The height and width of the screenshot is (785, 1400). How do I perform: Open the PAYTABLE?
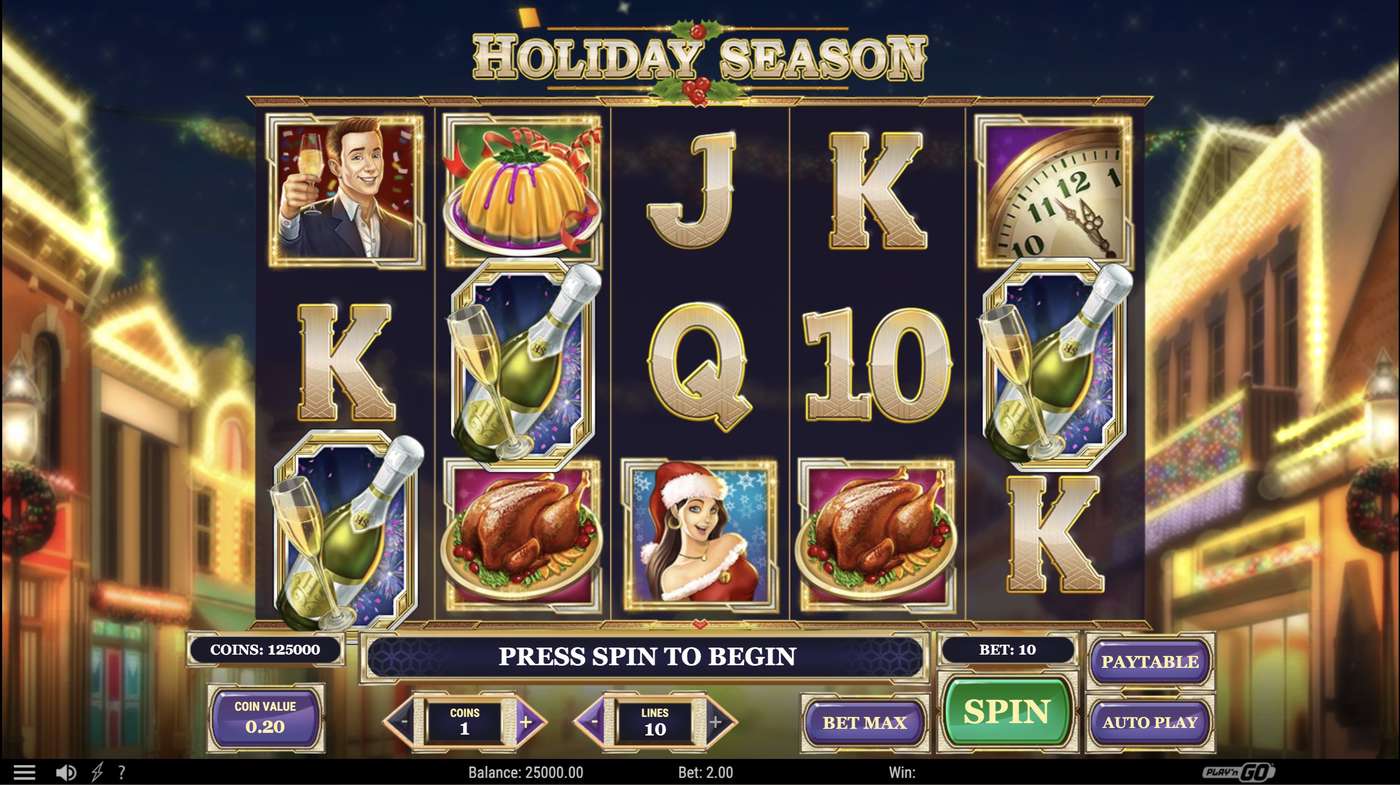coord(1150,661)
